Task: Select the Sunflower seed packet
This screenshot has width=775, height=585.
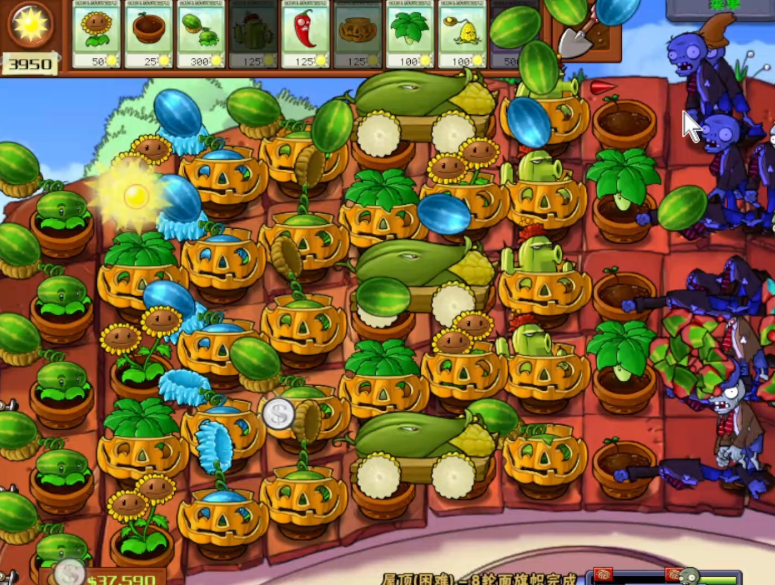Action: (96, 34)
